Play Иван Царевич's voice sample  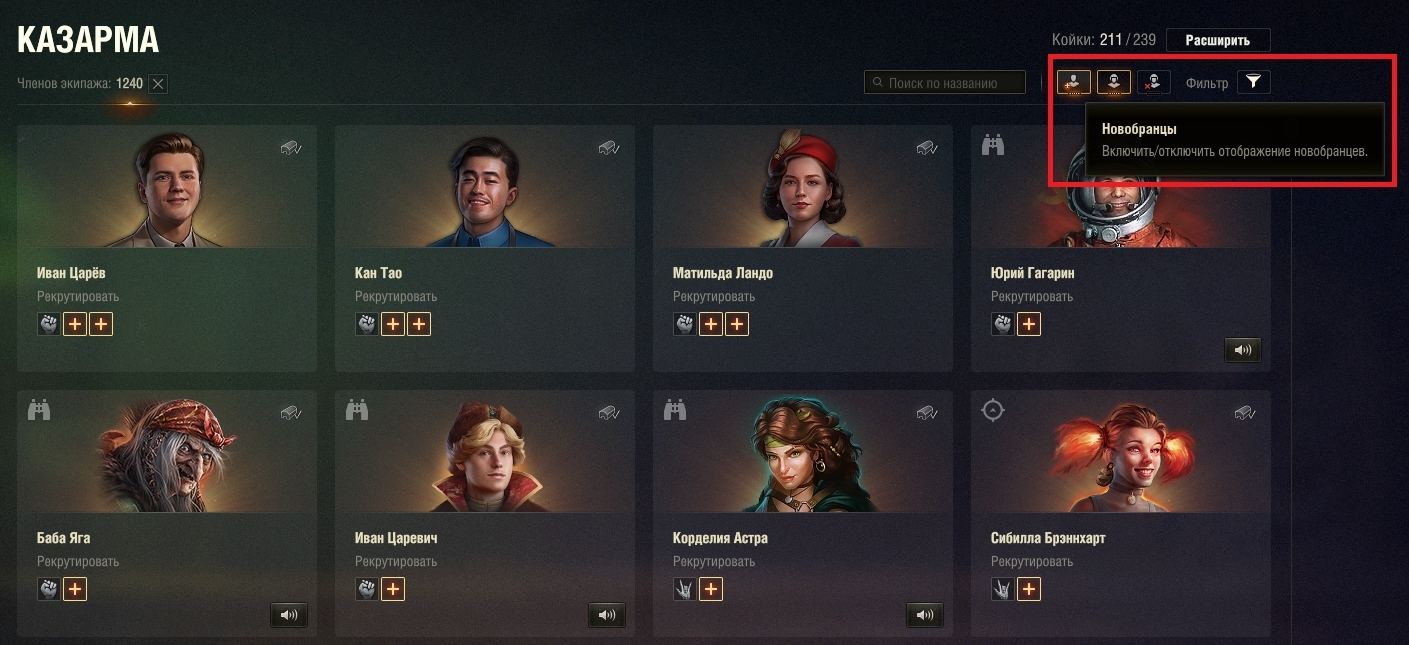607,615
